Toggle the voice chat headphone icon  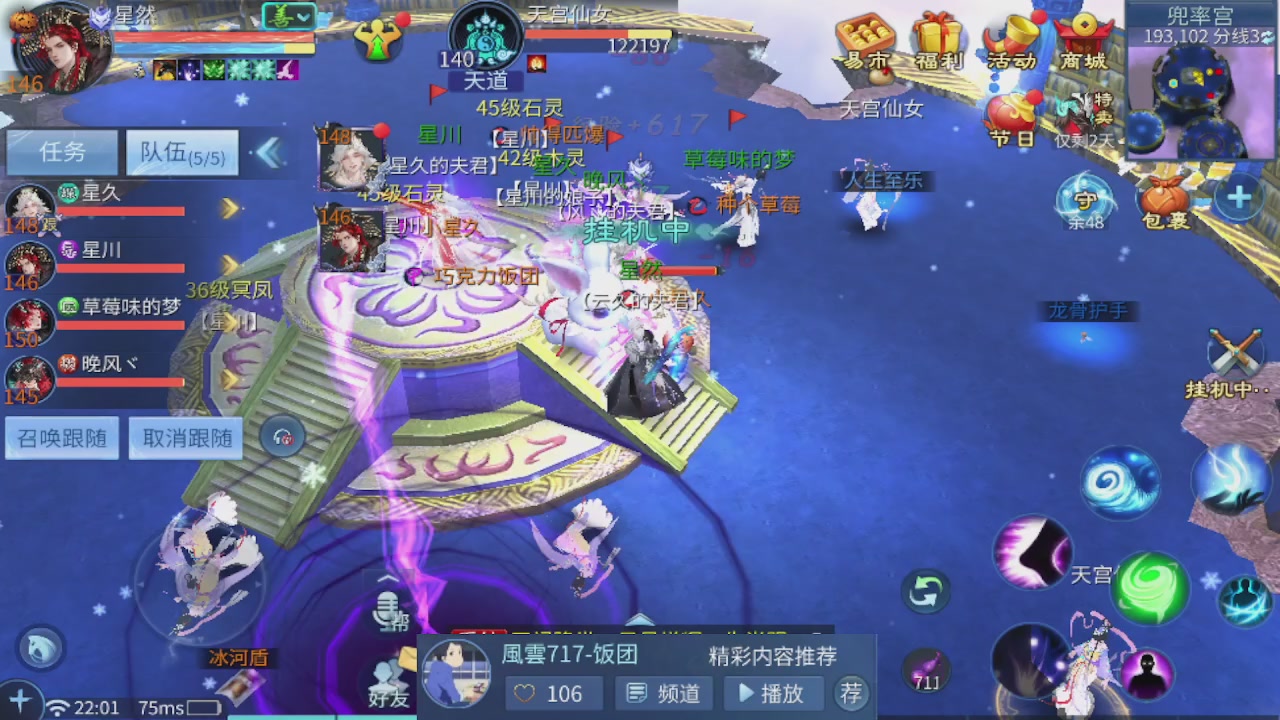pos(282,437)
